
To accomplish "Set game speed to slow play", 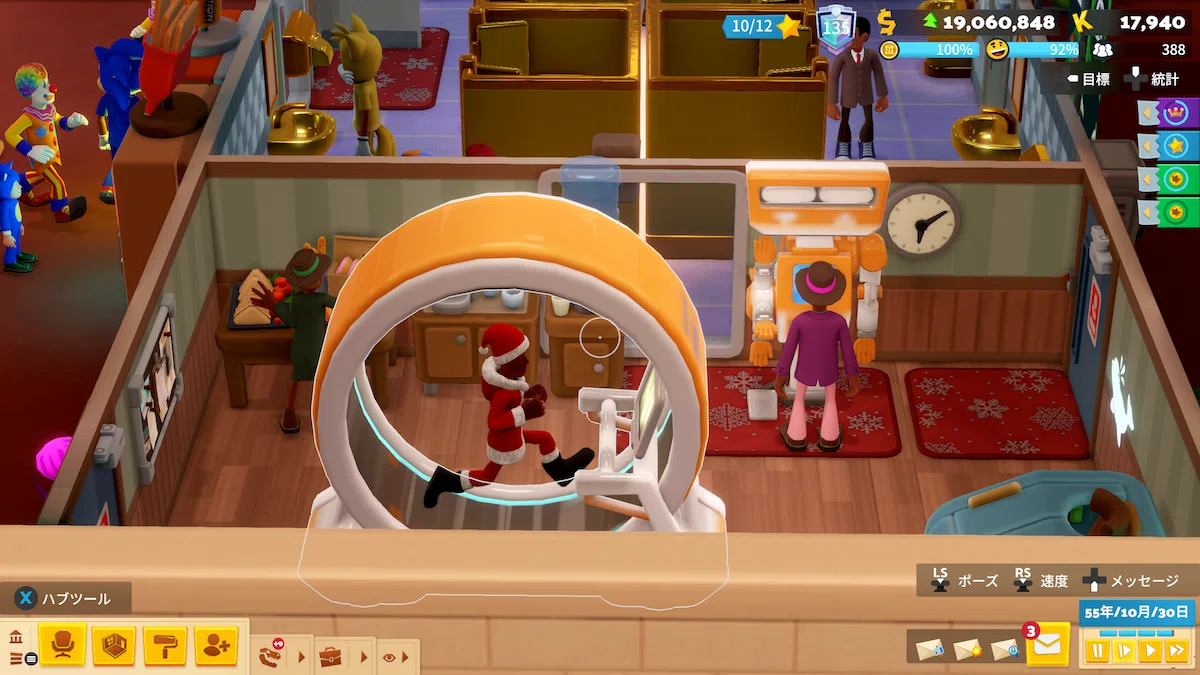I will click(x=1124, y=651).
